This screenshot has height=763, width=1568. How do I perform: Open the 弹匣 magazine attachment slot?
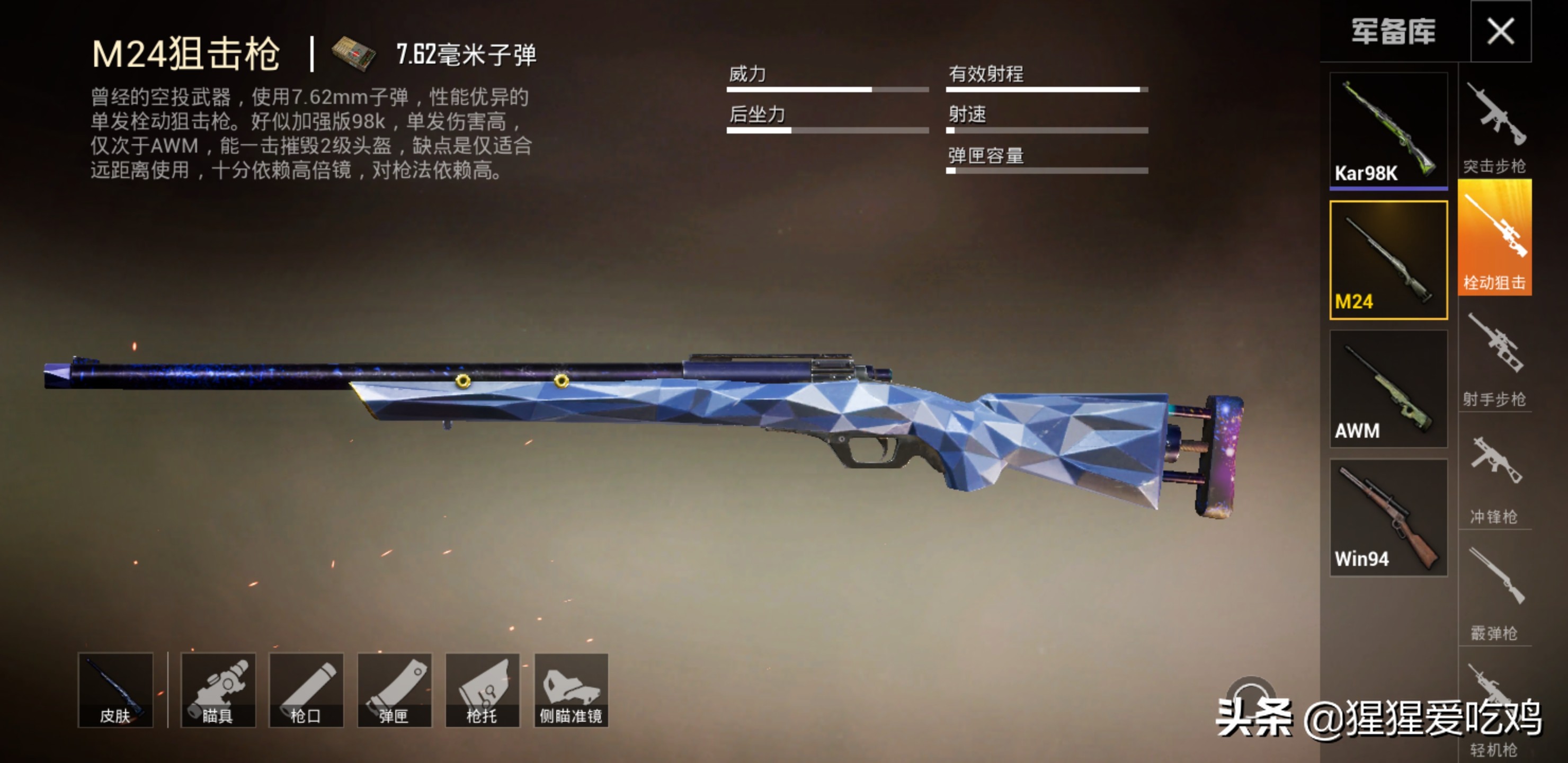[395, 690]
